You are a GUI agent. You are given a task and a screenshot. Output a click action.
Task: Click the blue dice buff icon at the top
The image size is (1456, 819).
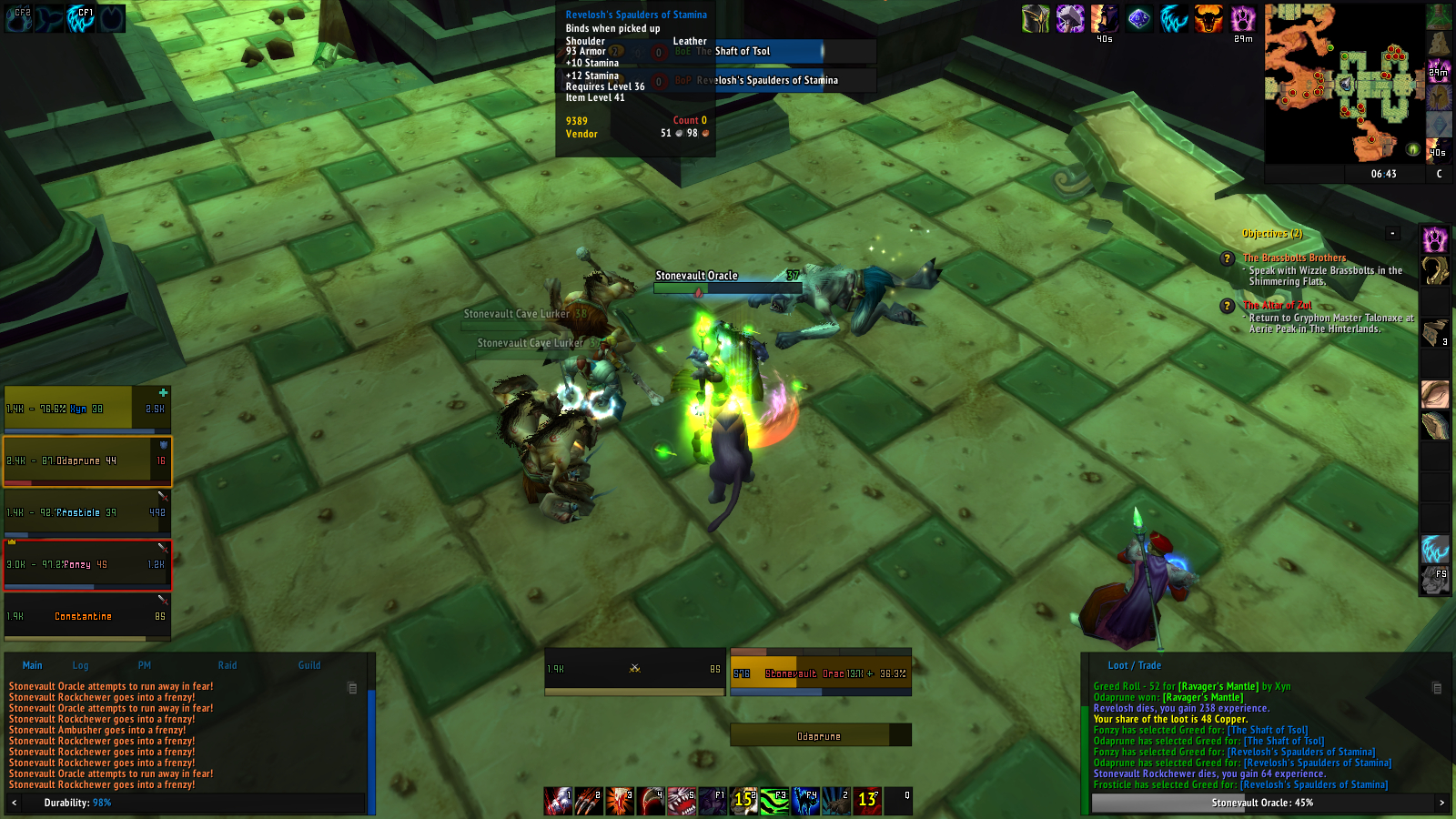click(x=1139, y=18)
